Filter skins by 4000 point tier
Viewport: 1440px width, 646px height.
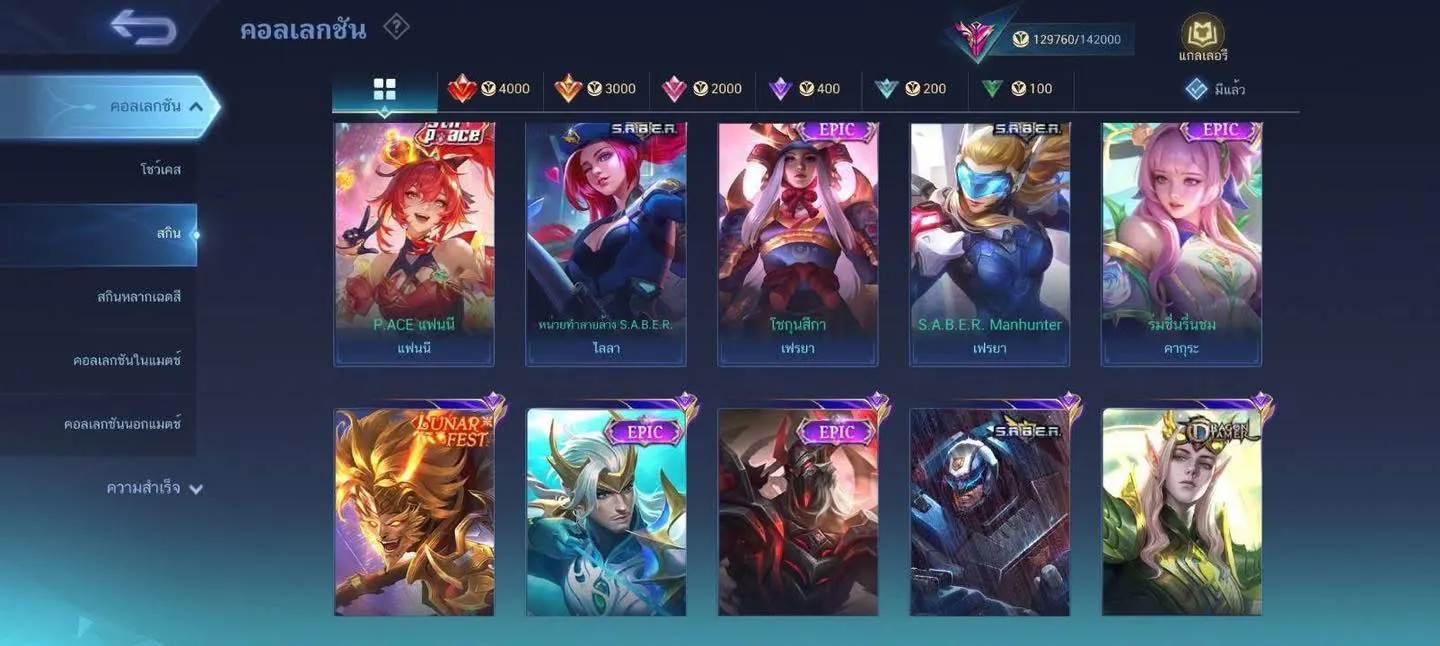point(490,89)
